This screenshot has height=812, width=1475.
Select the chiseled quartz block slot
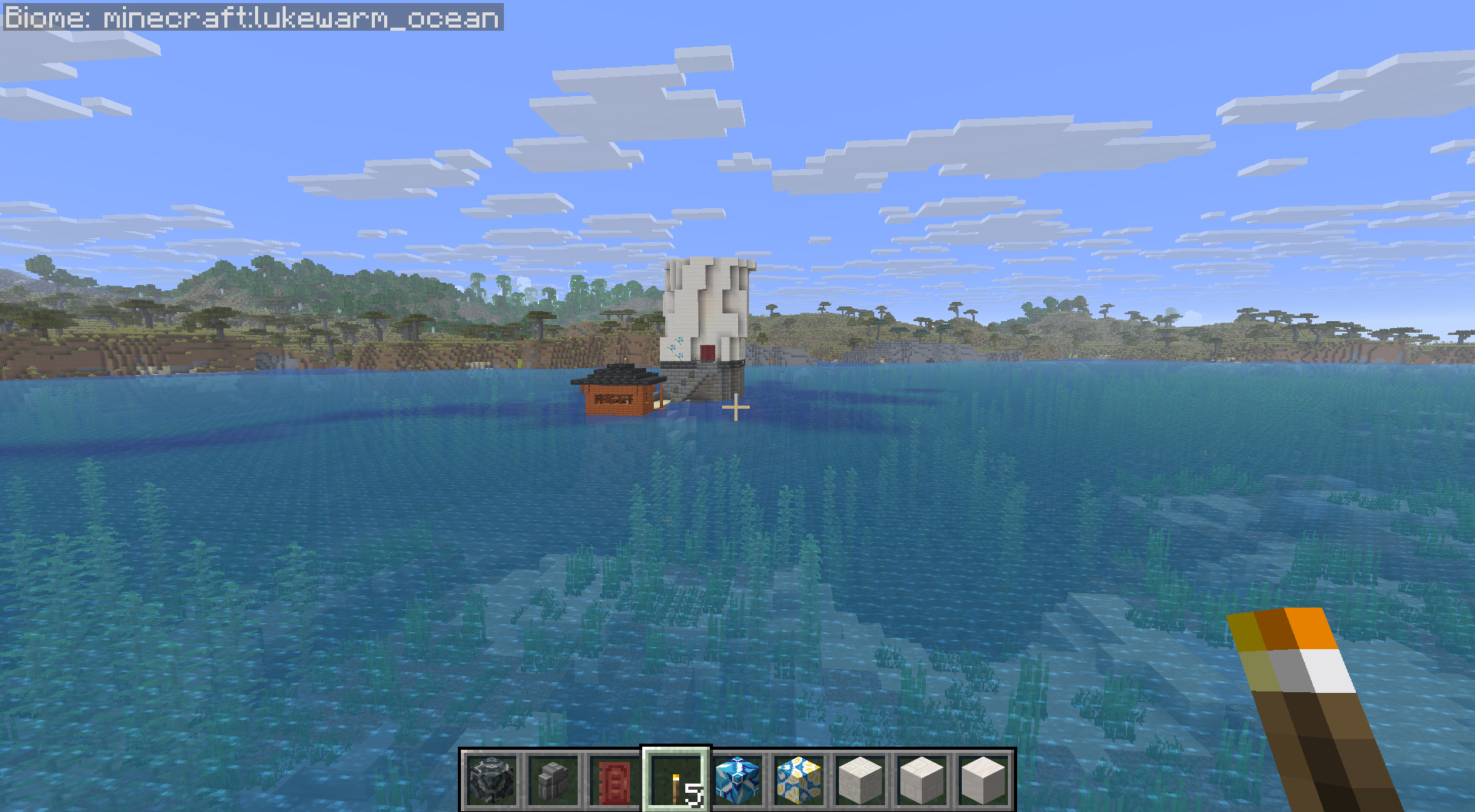tap(860, 780)
